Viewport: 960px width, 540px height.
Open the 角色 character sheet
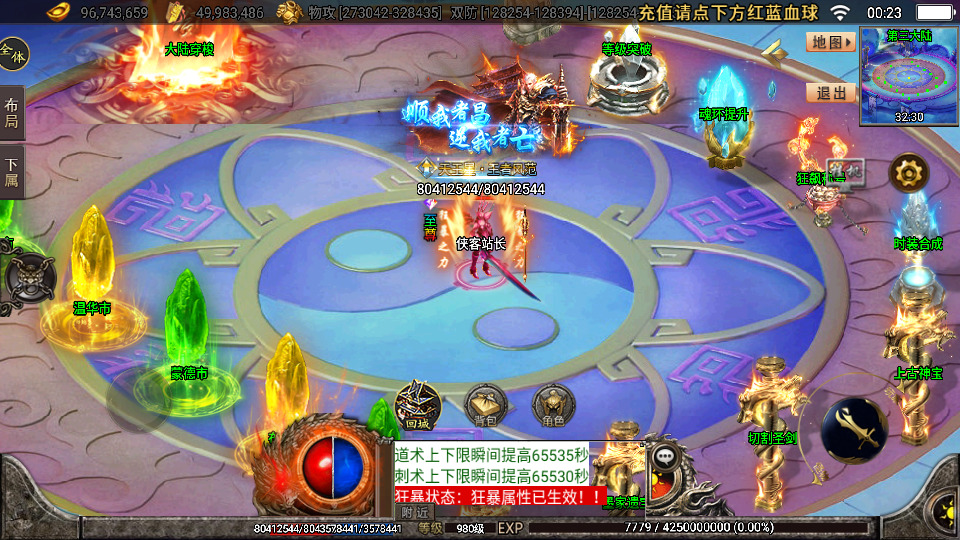[x=552, y=405]
